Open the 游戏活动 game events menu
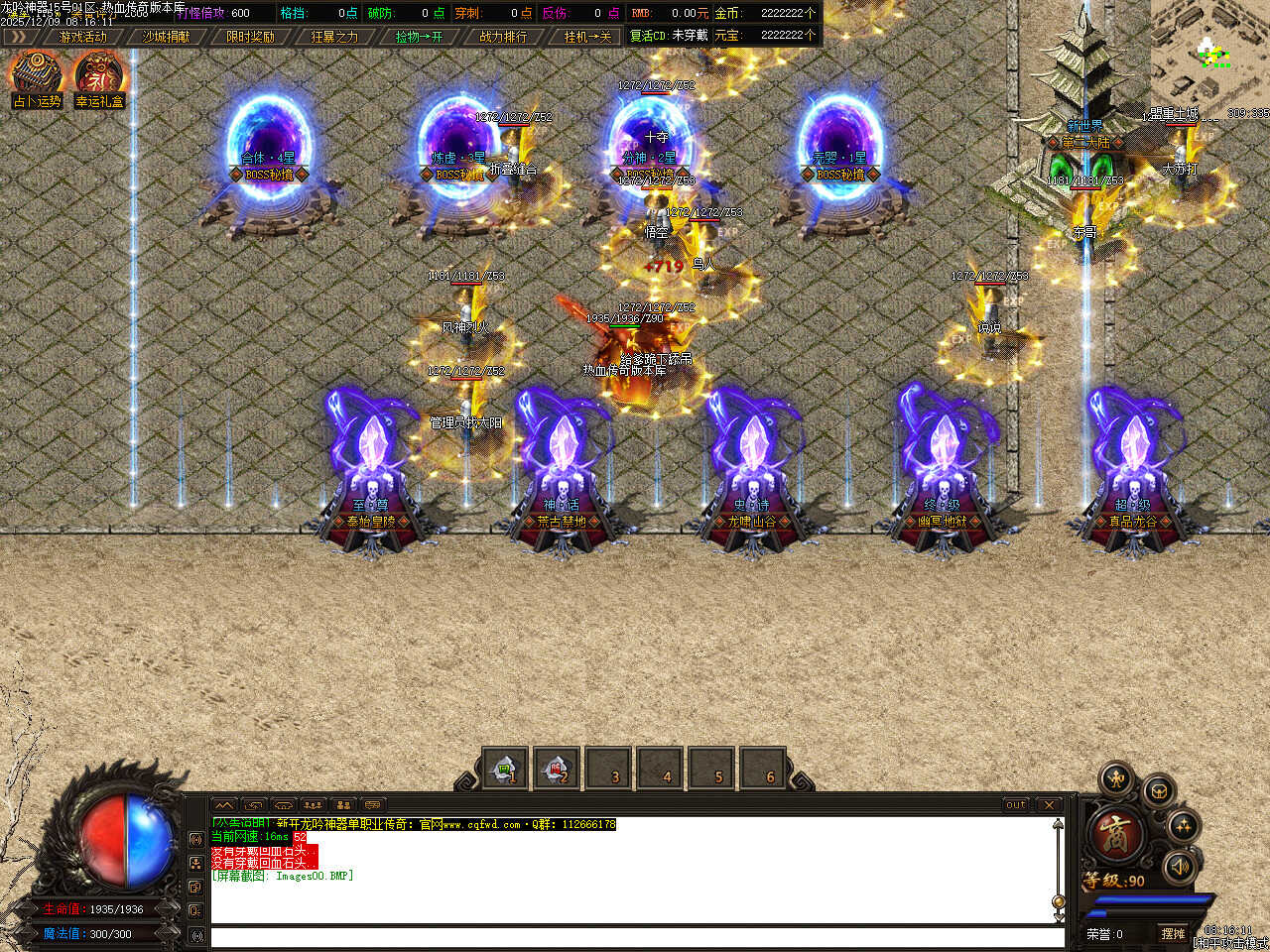 point(82,37)
